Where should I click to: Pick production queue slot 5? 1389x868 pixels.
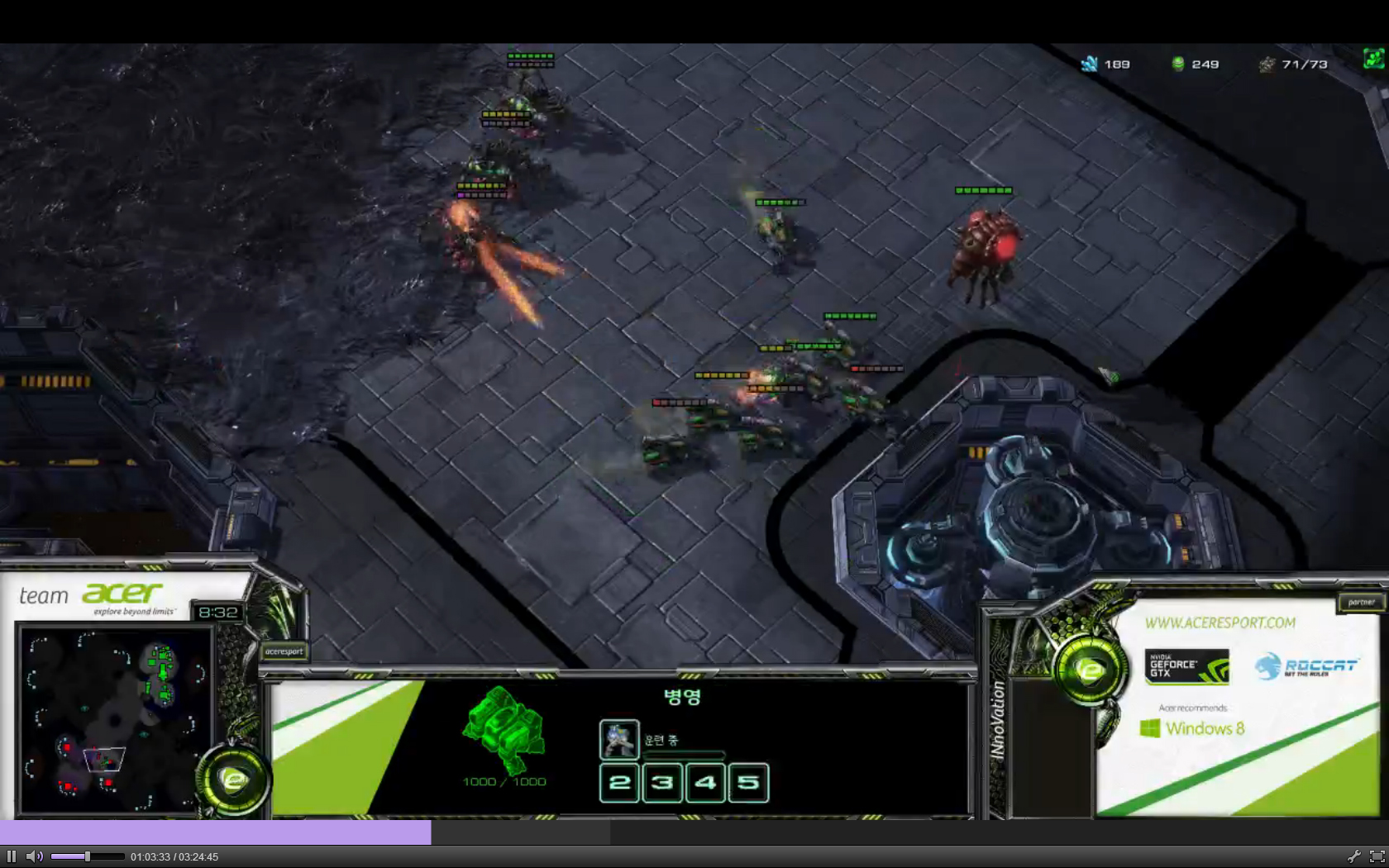pyautogui.click(x=748, y=782)
